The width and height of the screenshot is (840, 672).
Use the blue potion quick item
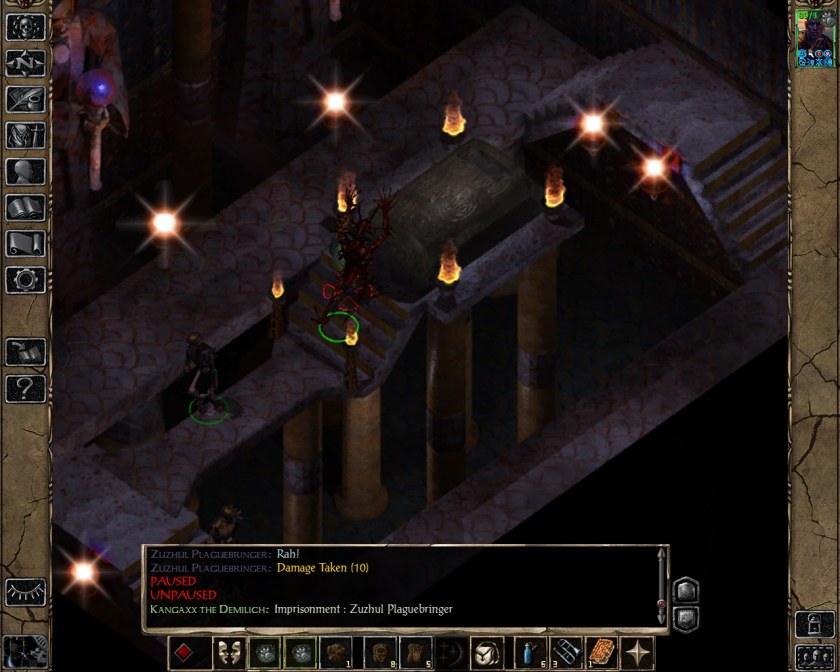click(x=527, y=652)
